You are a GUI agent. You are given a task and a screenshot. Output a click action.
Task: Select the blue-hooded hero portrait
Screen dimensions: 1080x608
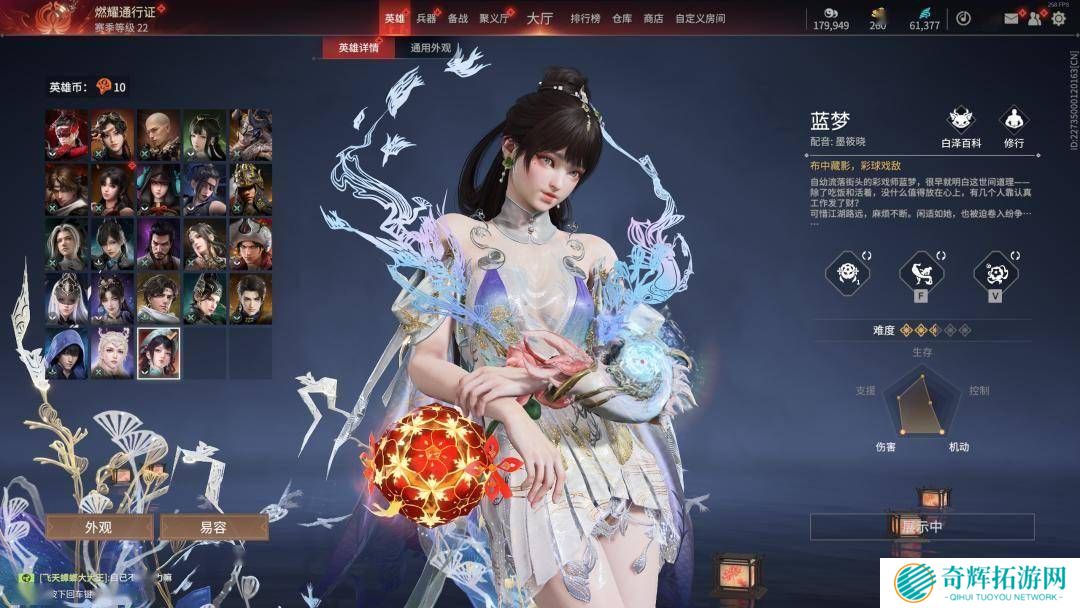[66, 352]
